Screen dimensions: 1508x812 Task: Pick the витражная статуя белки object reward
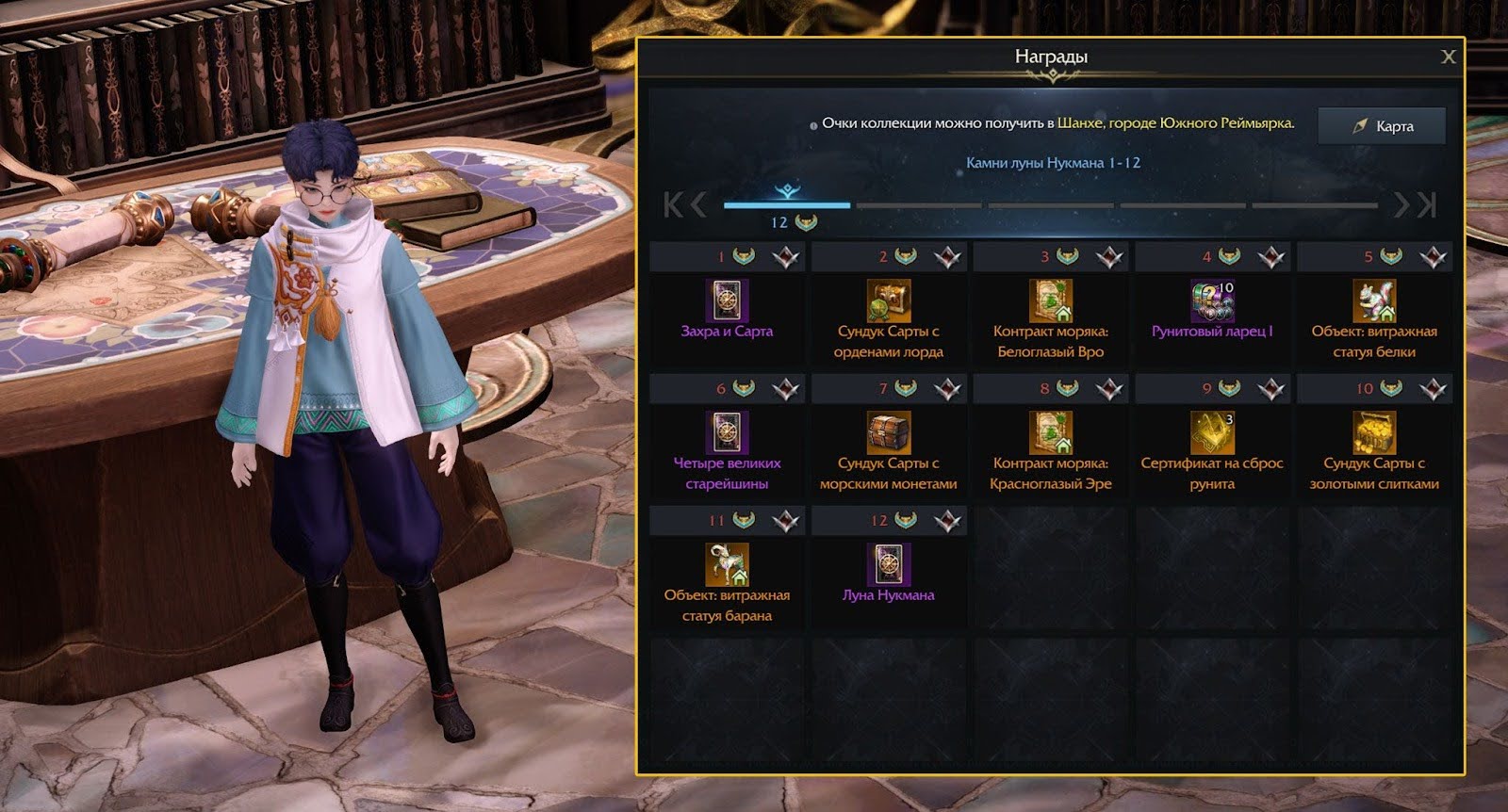coord(1374,301)
